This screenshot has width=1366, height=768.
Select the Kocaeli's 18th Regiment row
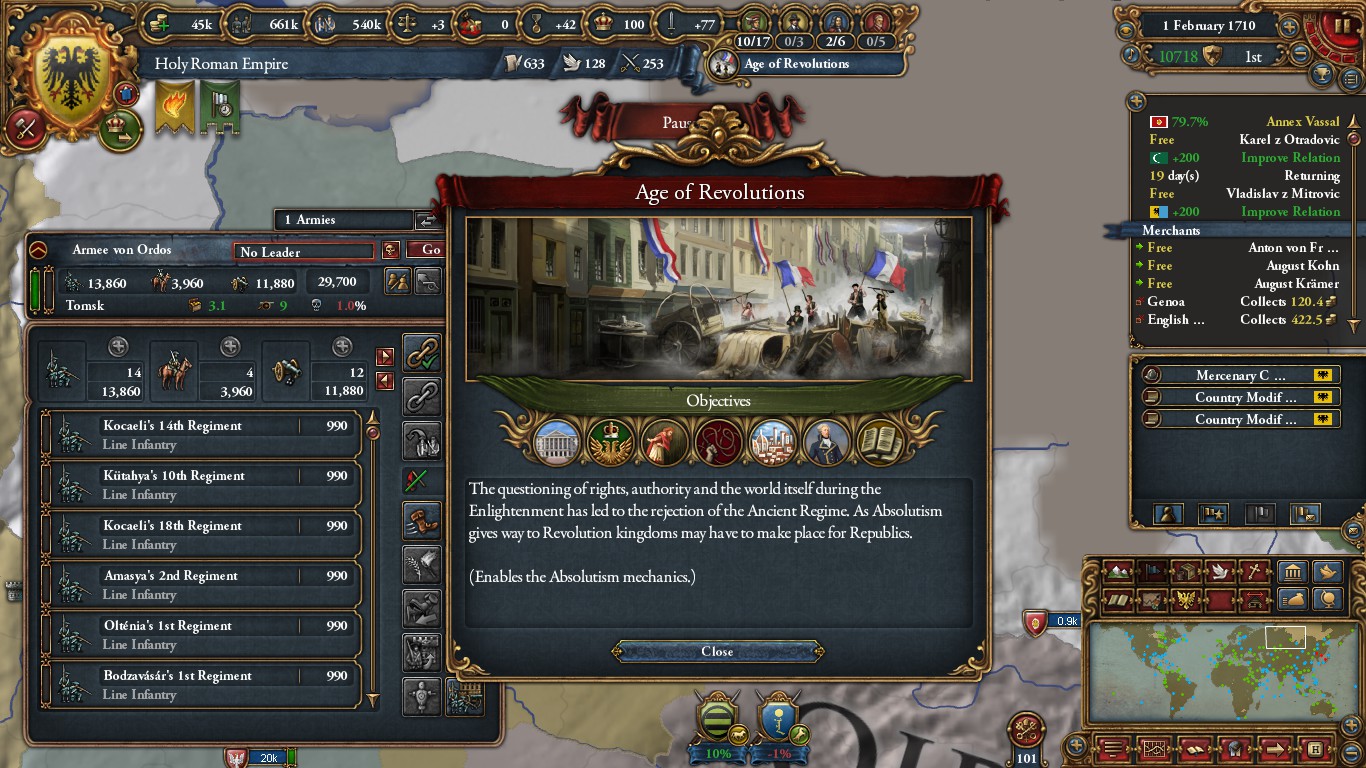point(201,535)
